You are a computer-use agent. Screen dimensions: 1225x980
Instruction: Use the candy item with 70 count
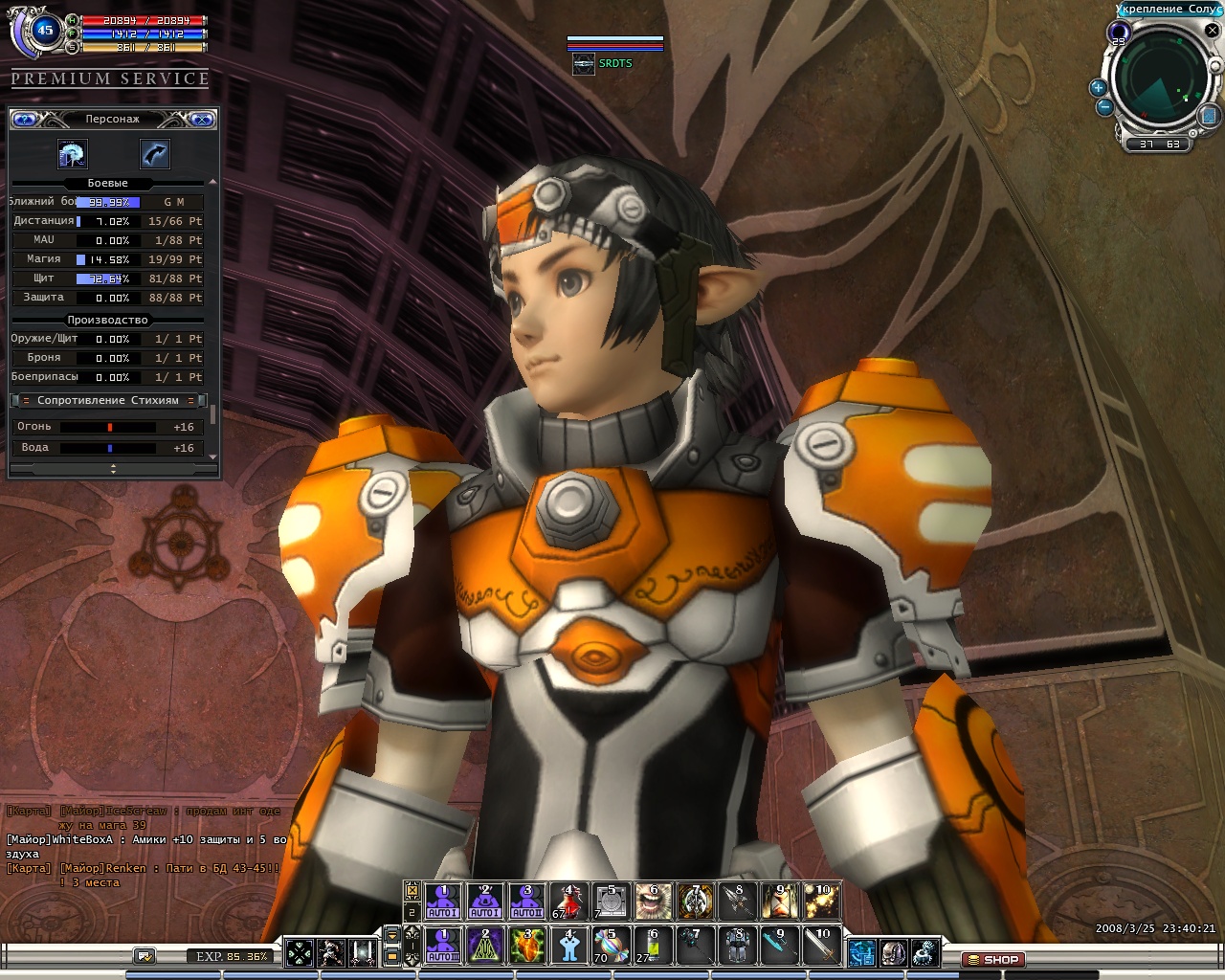[x=611, y=945]
